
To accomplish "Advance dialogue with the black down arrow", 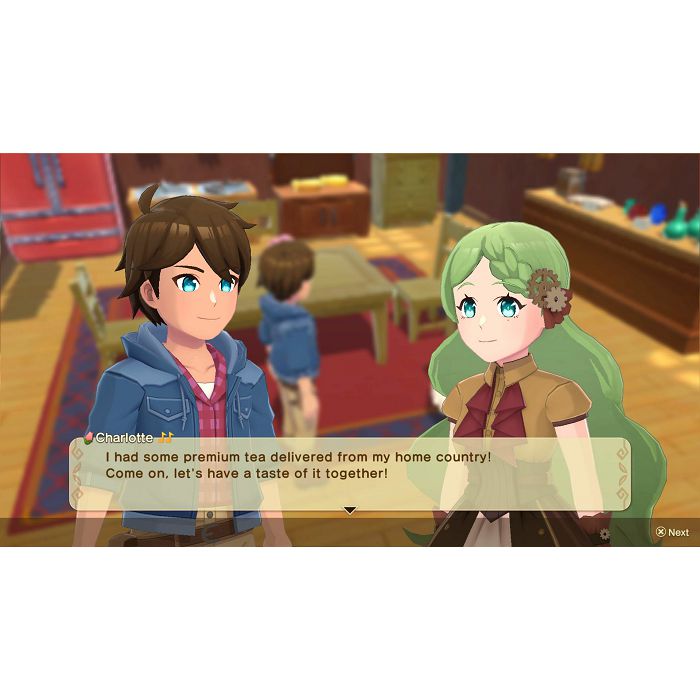I will 349,510.
